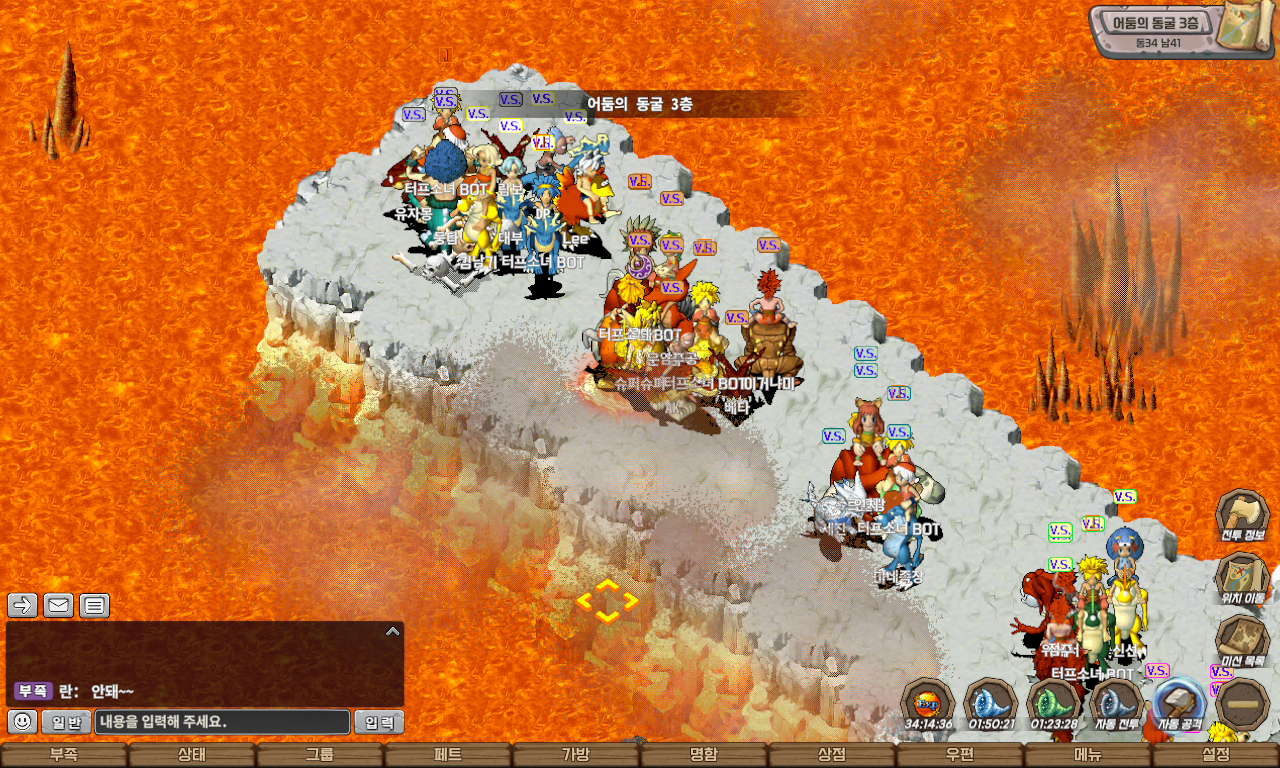Open 전투 정보 battle info axe icon
The width and height of the screenshot is (1280, 768).
1242,516
